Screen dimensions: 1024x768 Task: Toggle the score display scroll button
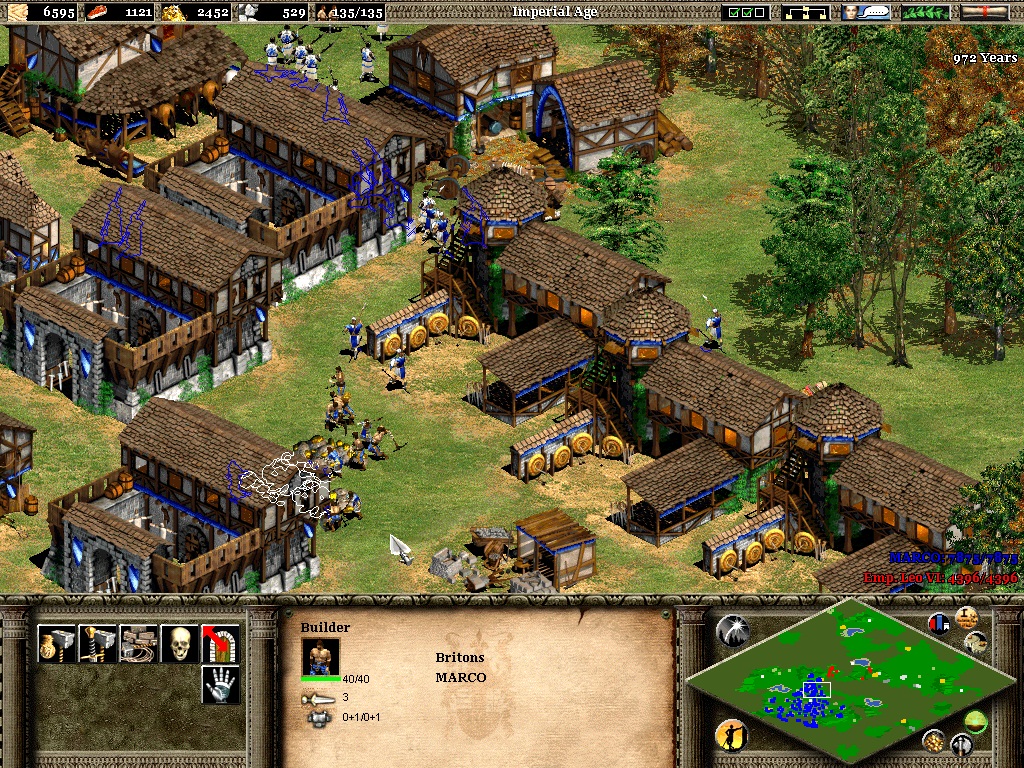966,617
